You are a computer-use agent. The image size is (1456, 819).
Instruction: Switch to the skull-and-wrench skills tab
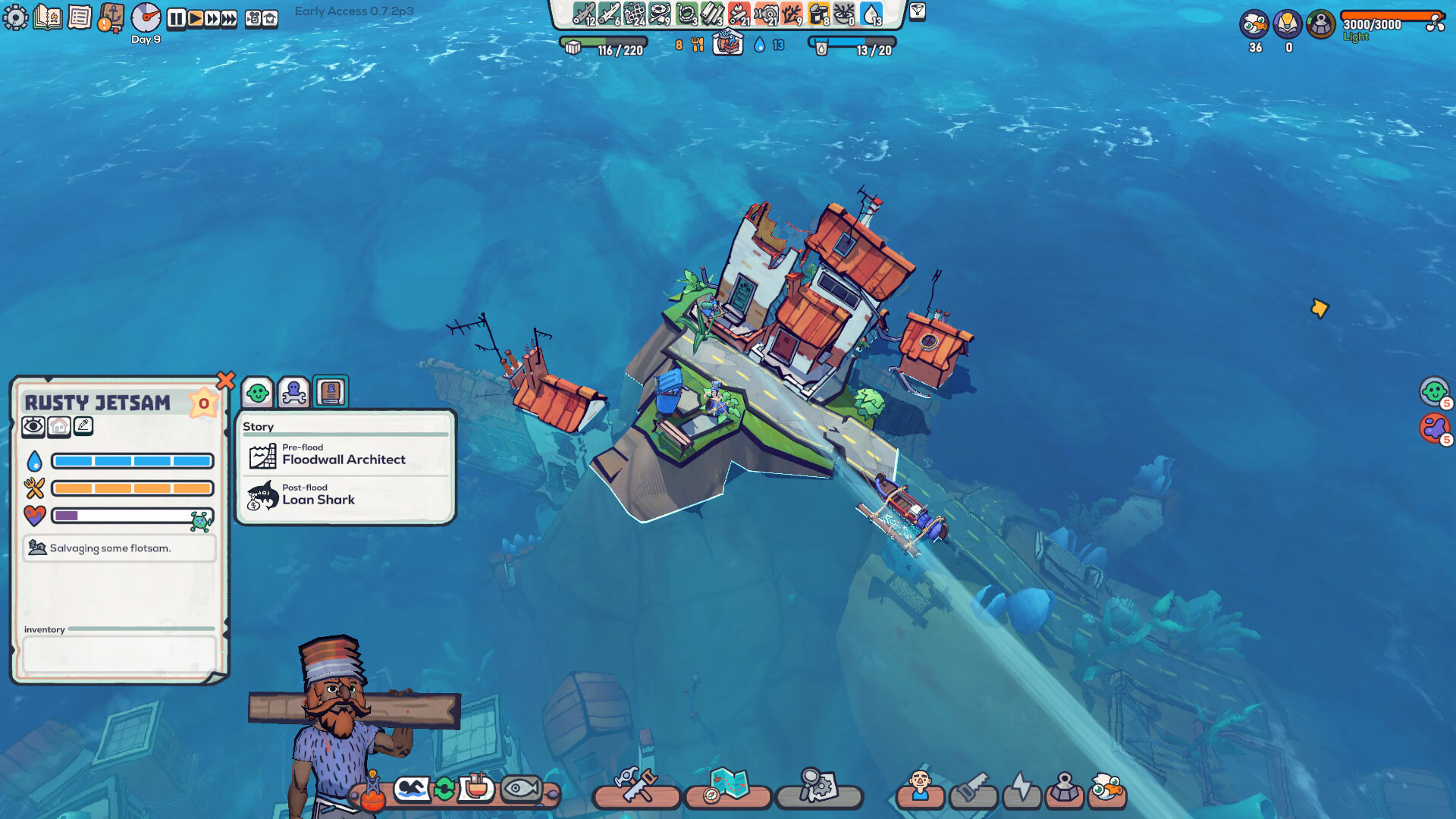tap(293, 393)
